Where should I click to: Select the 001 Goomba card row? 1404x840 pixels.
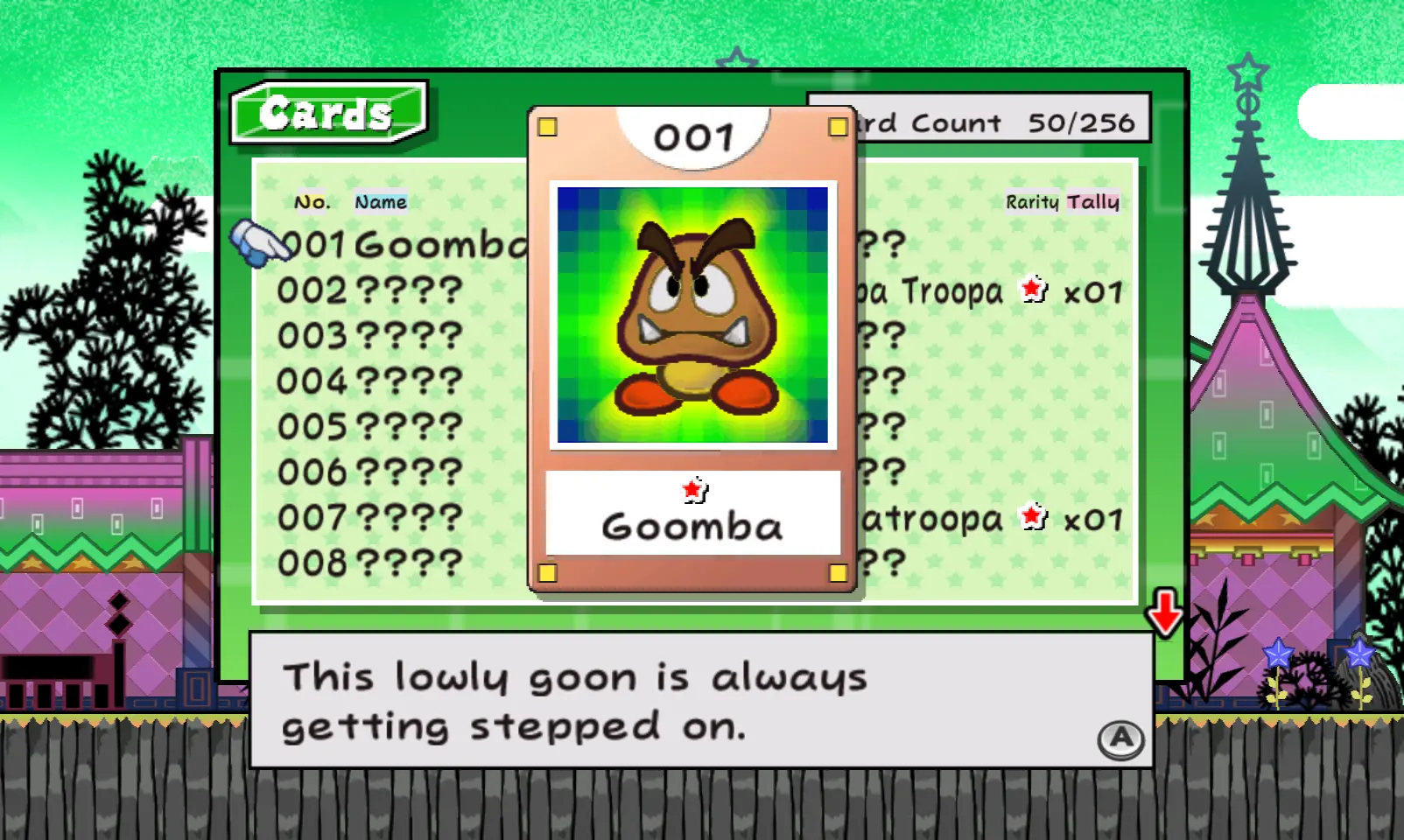click(x=403, y=245)
